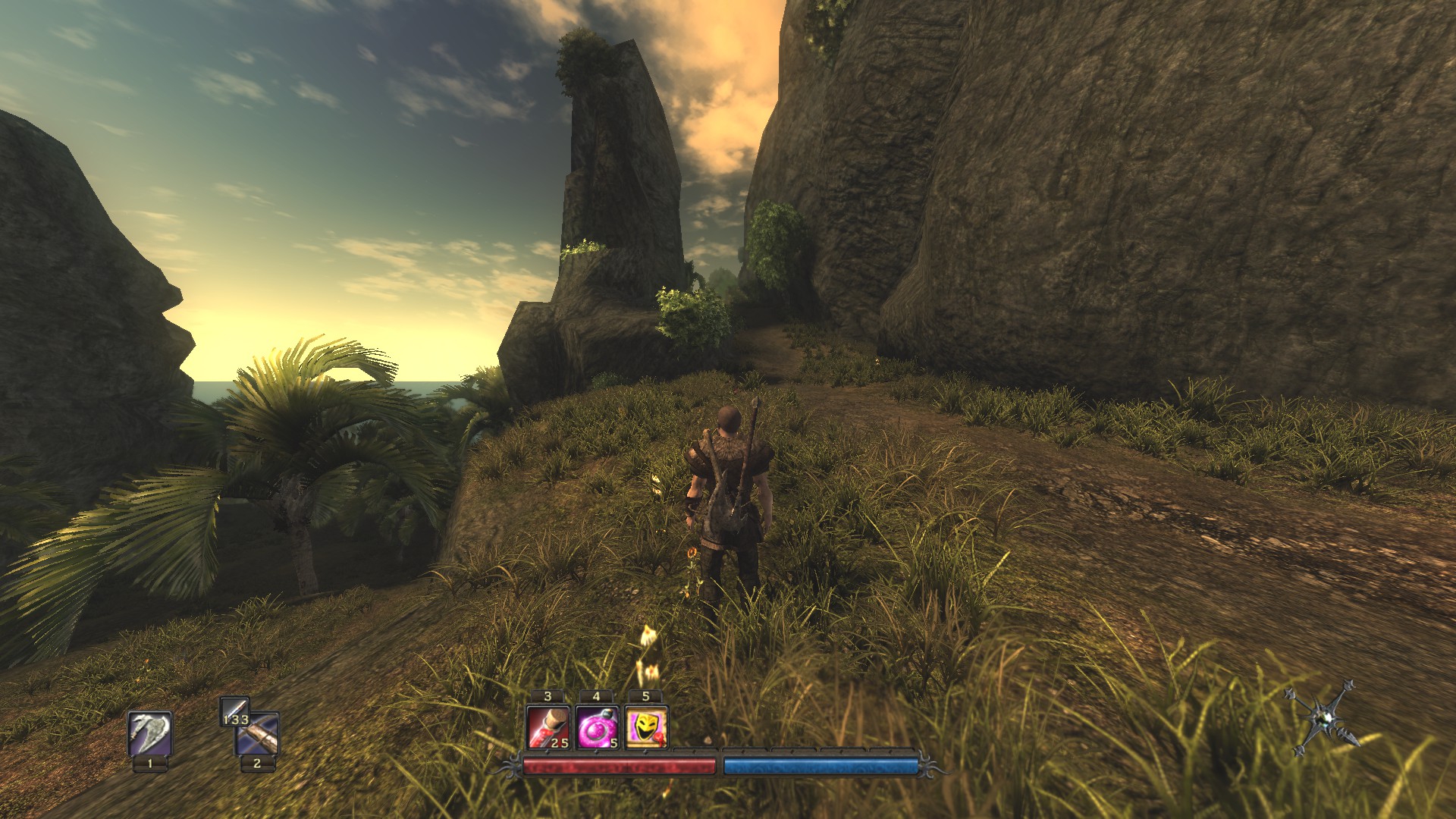
Task: Select the axe weapon slot
Action: (x=149, y=733)
